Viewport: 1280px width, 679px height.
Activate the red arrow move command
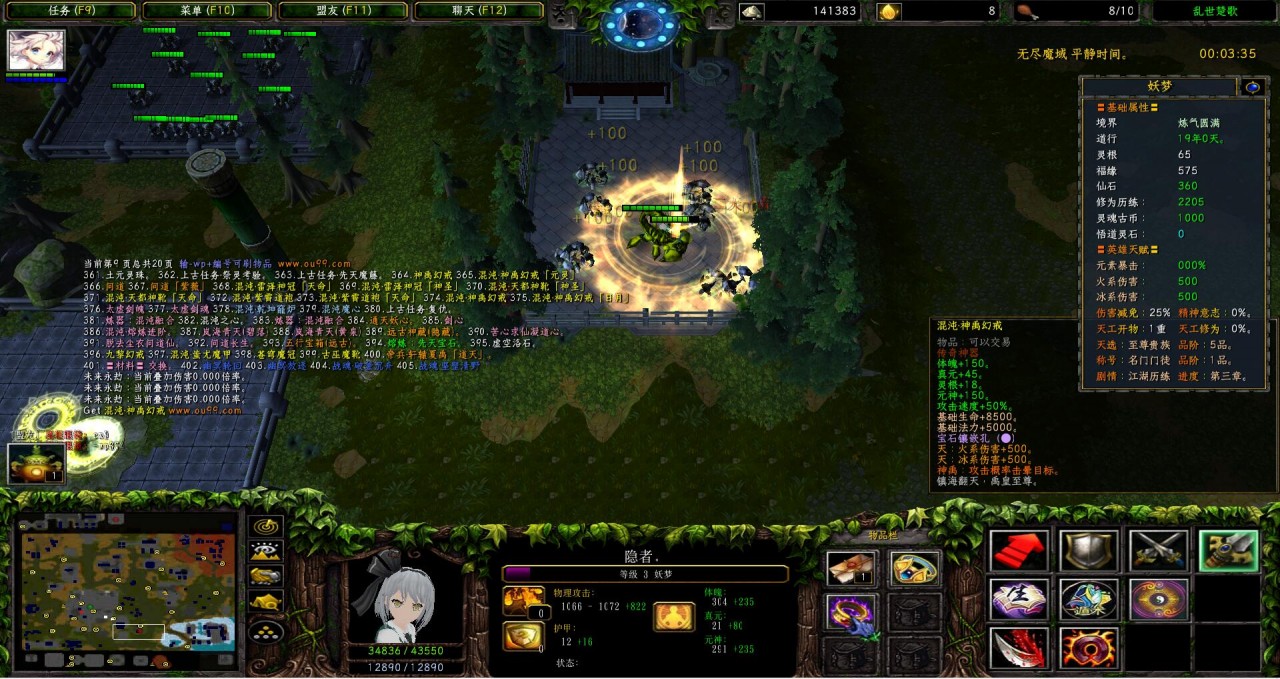tap(1019, 551)
